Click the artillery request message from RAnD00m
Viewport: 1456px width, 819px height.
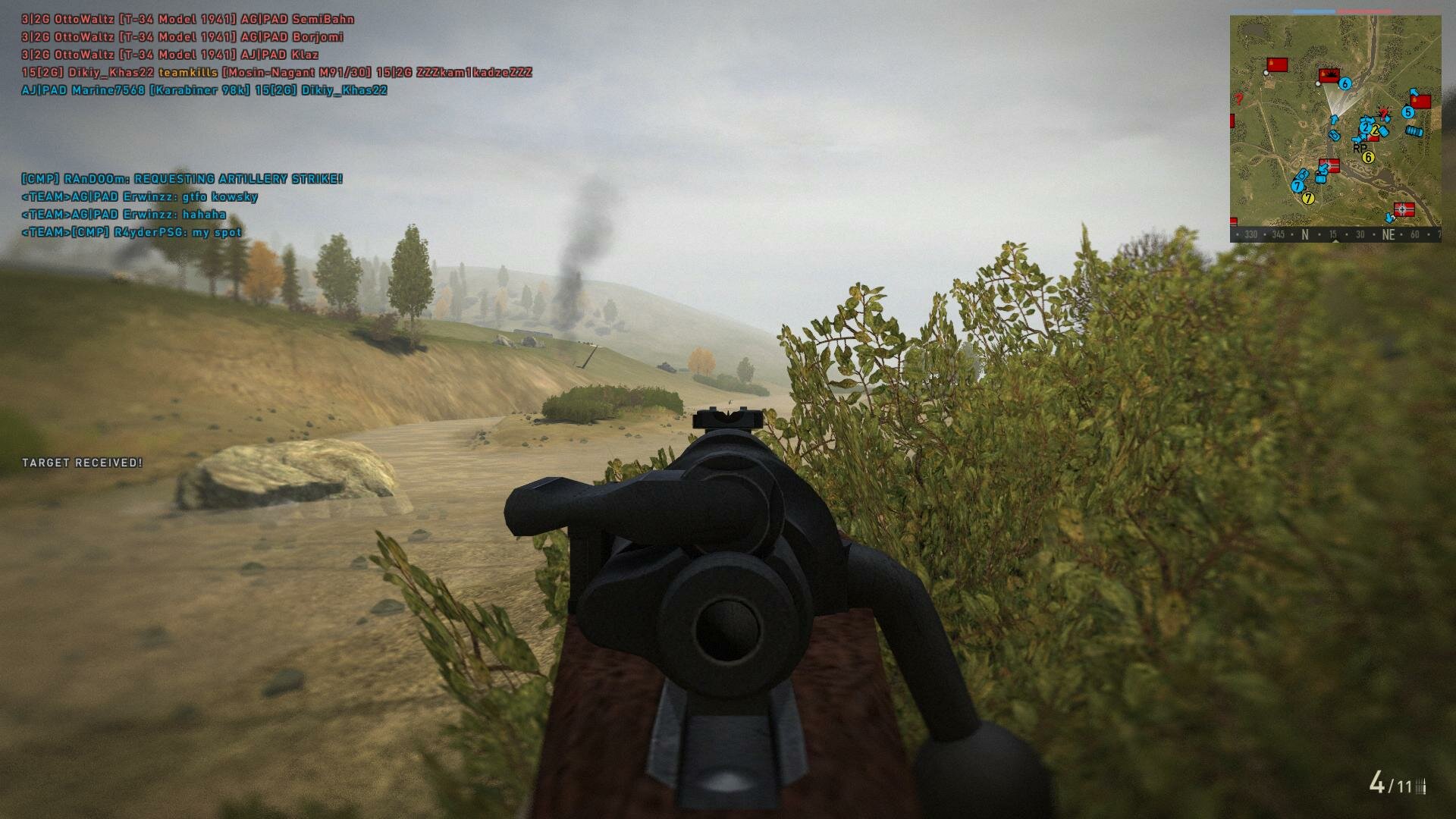coord(182,179)
